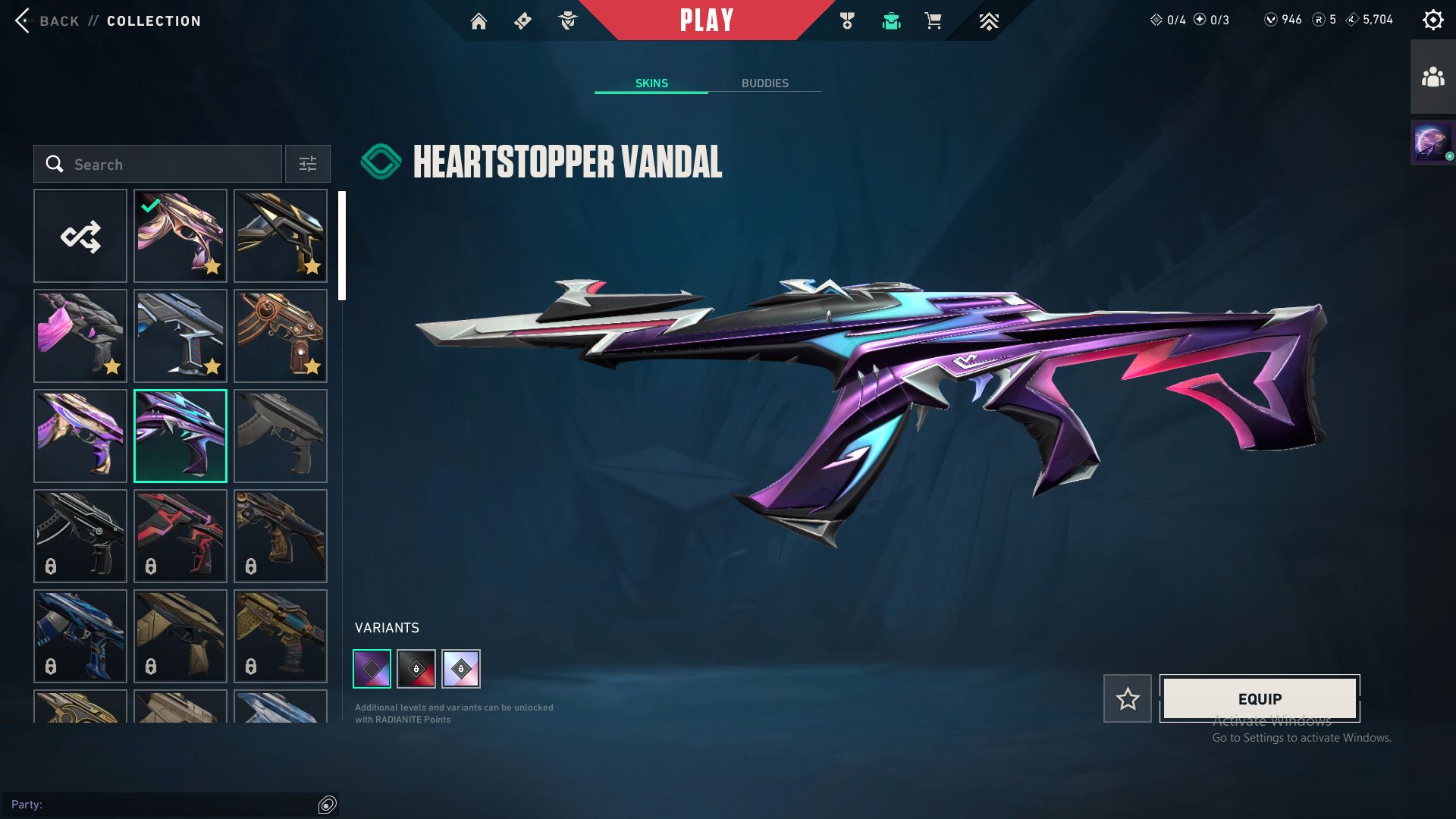1456x819 pixels.
Task: Open the social friends panel
Action: [x=1432, y=77]
